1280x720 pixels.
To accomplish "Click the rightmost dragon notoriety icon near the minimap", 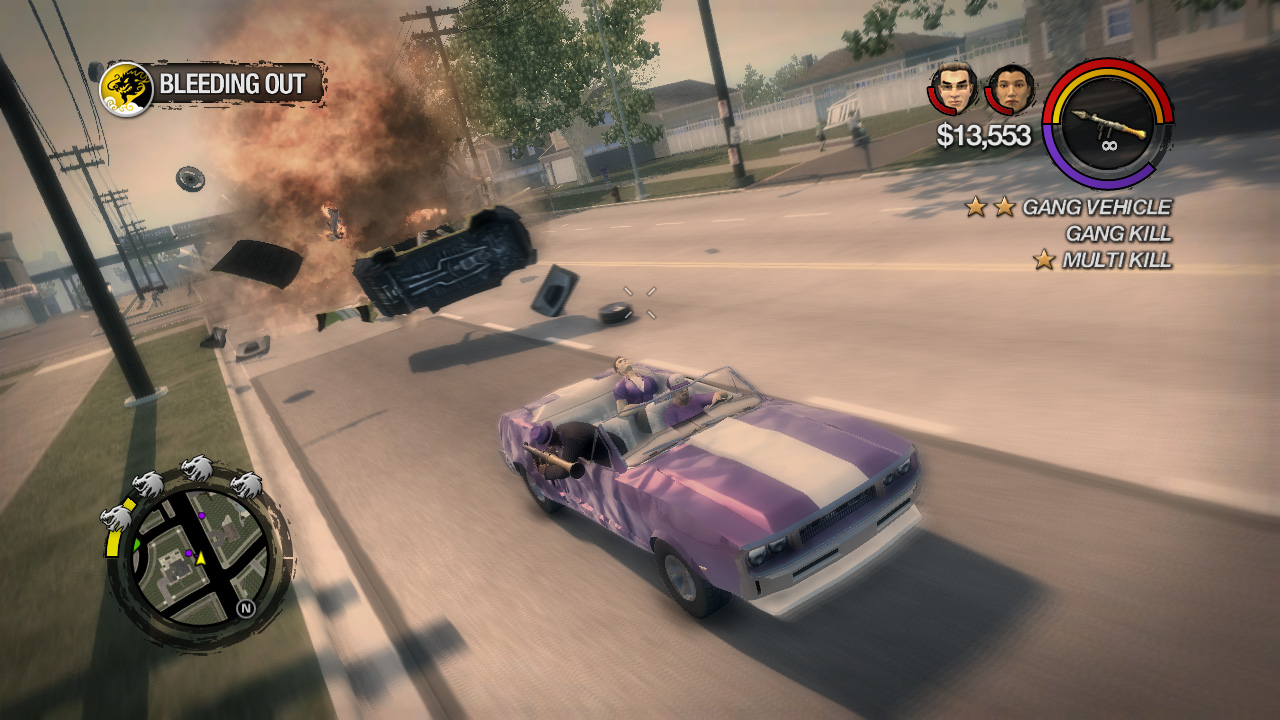I will [246, 483].
